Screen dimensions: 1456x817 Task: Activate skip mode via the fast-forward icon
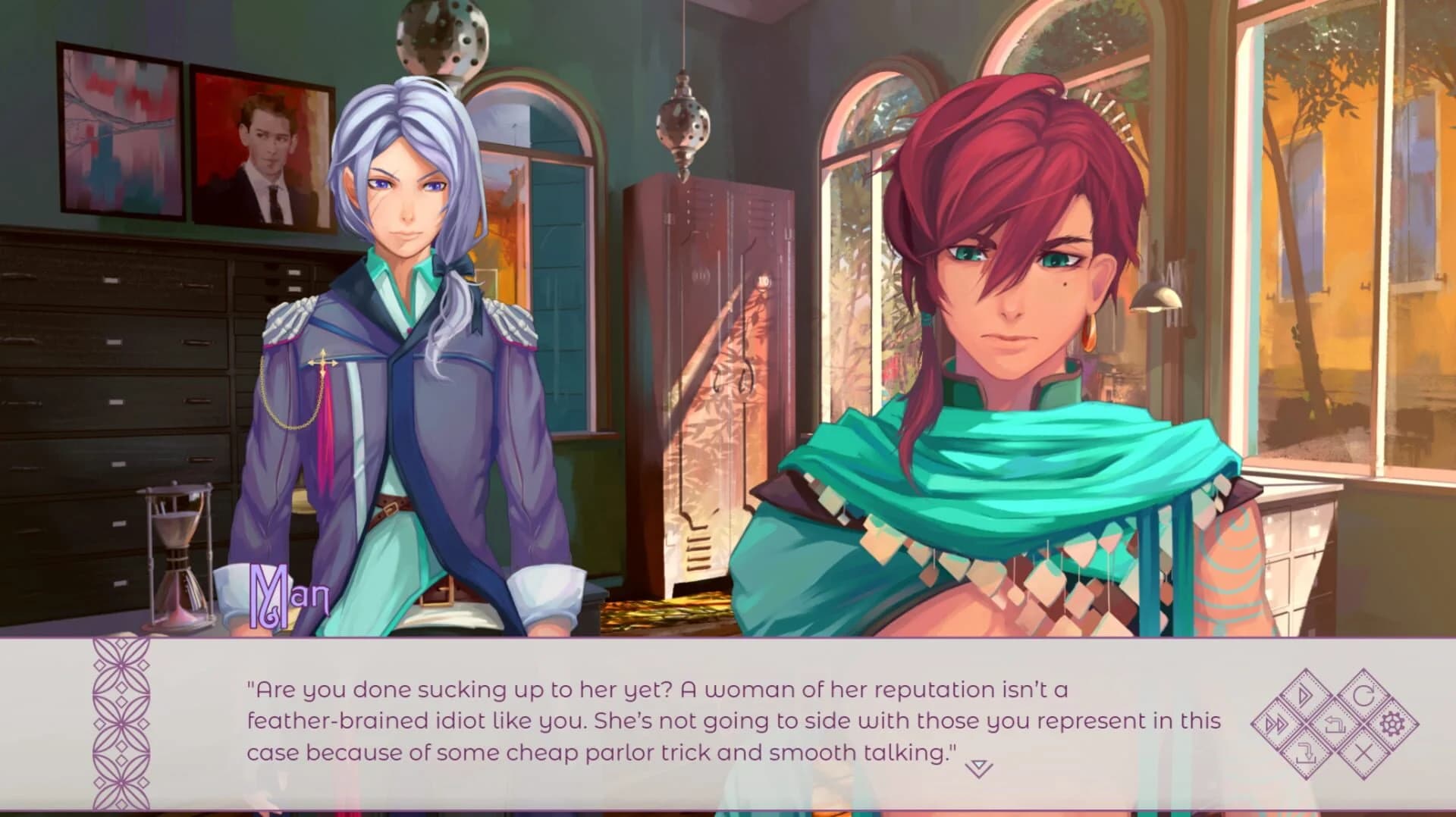pos(1275,723)
